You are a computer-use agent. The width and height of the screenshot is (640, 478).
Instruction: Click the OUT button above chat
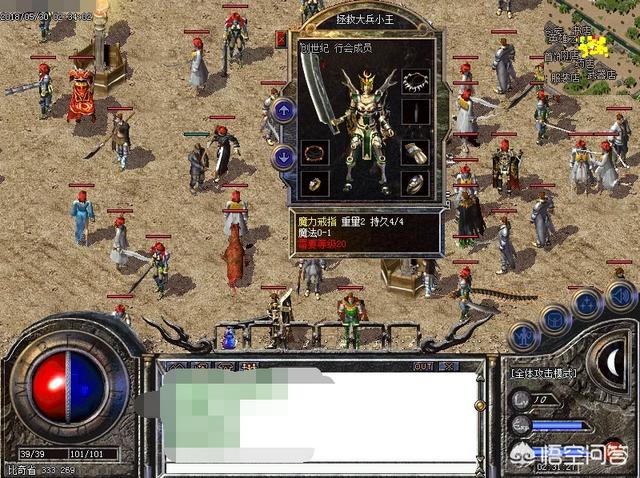pyautogui.click(x=423, y=366)
